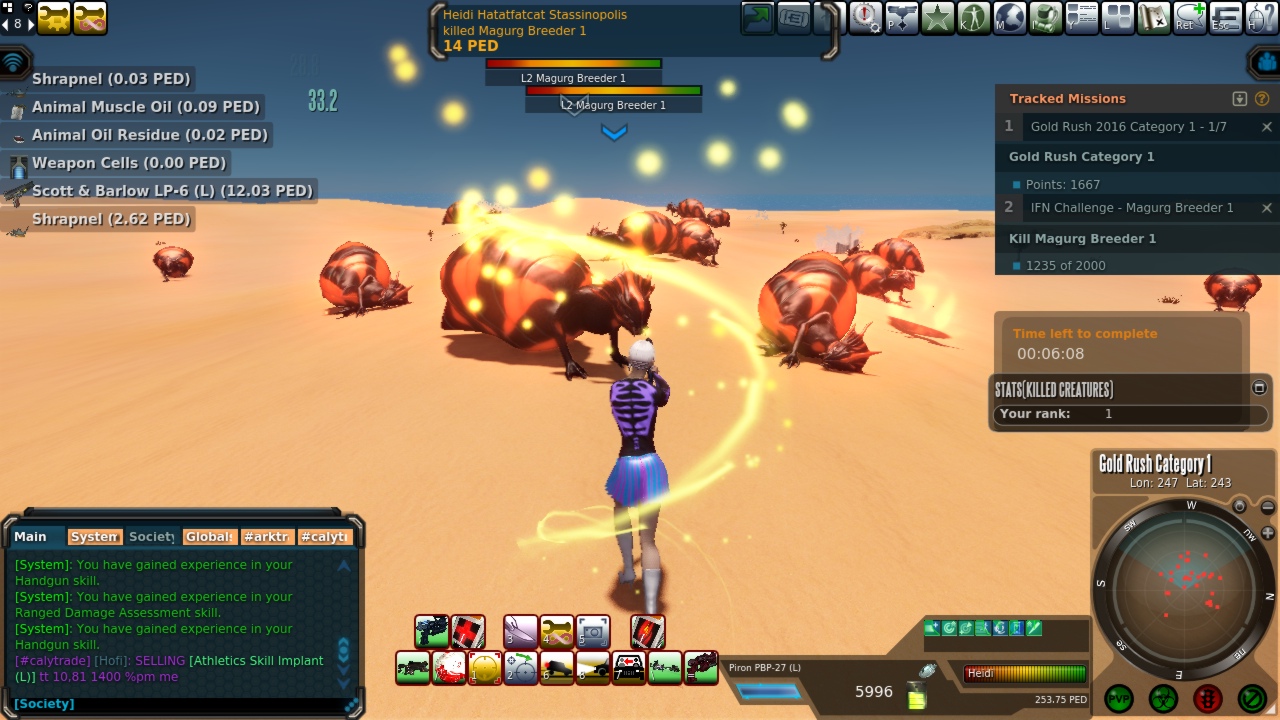The height and width of the screenshot is (720, 1280).
Task: Open the treasure map toolbar icon
Action: (1153, 17)
